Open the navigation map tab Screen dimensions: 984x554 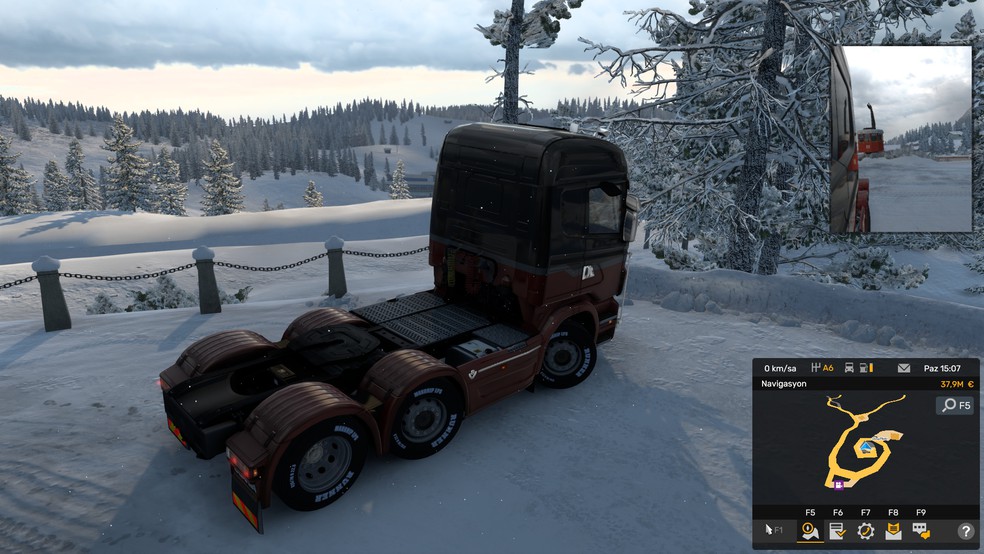[809, 531]
